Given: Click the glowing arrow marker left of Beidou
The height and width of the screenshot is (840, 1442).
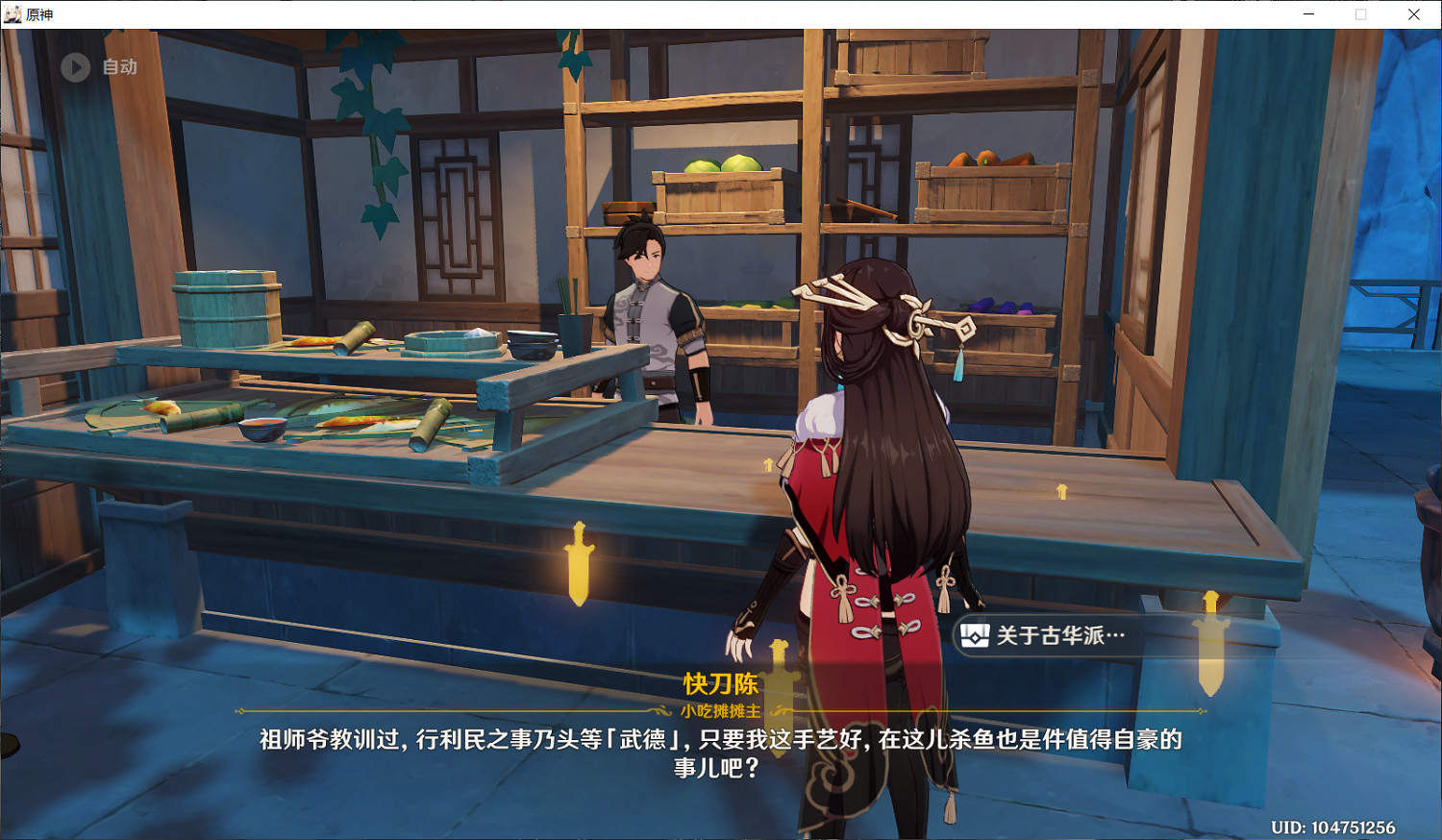Looking at the screenshot, I should [766, 466].
